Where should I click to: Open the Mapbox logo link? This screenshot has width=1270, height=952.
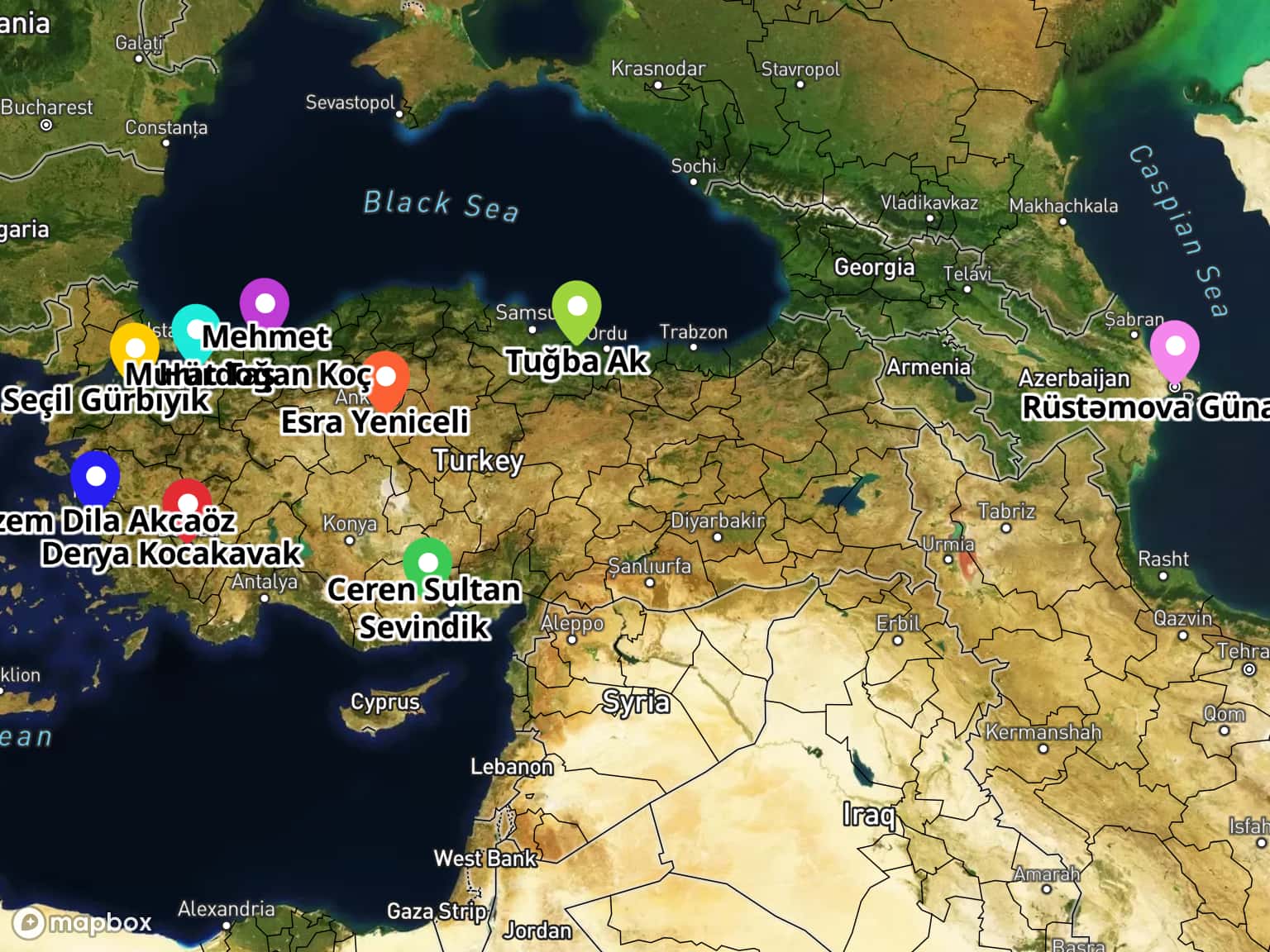pyautogui.click(x=83, y=922)
